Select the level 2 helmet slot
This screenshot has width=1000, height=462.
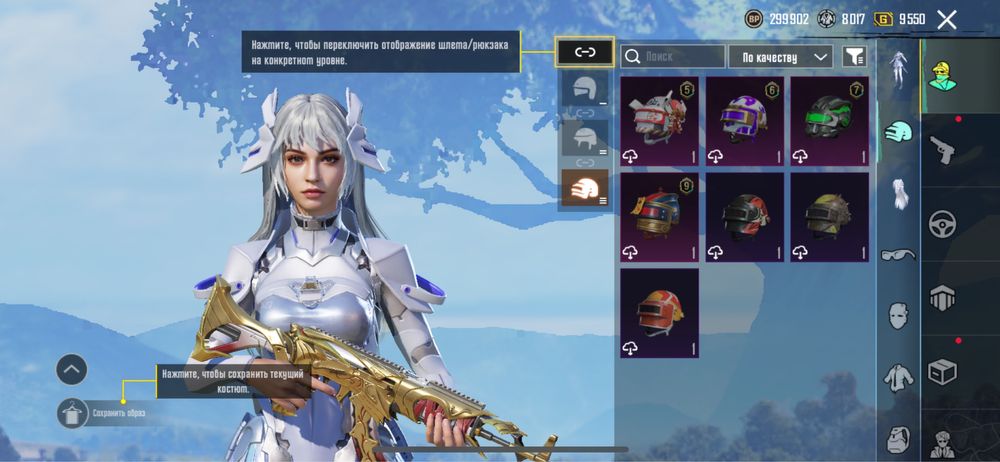[x=585, y=138]
